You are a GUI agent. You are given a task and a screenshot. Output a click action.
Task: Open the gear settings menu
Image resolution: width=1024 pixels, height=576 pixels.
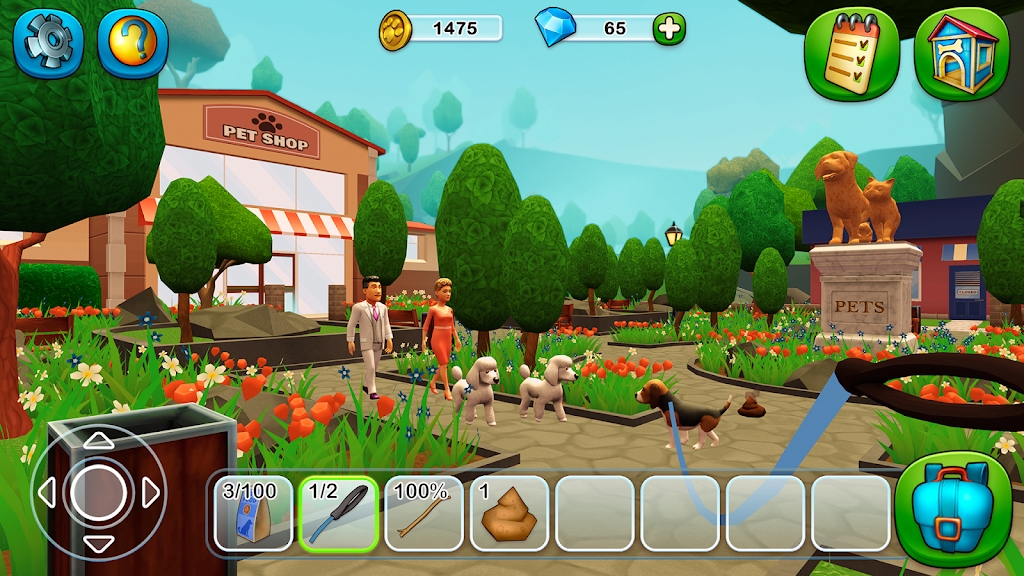click(48, 42)
